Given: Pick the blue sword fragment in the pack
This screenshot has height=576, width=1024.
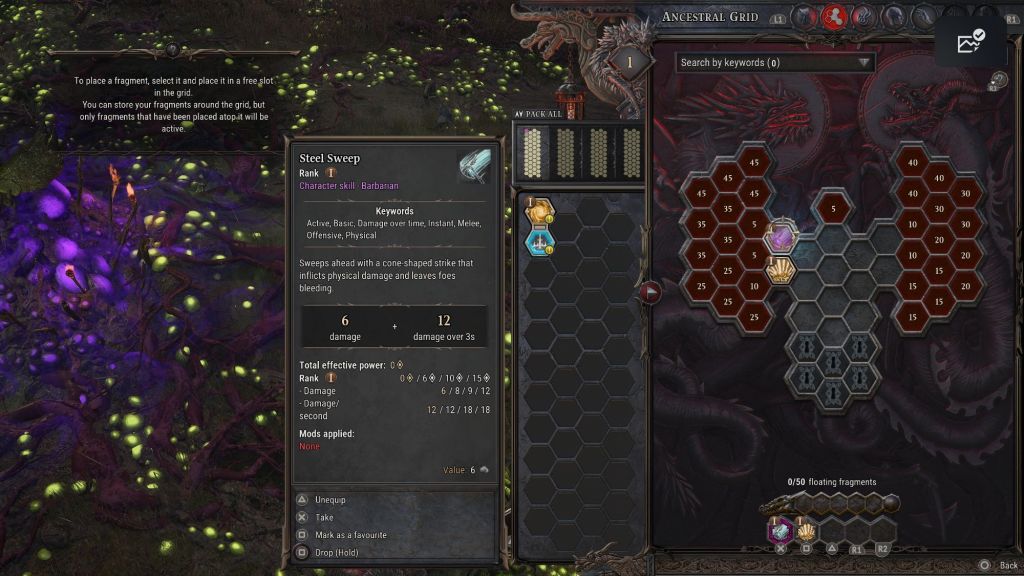Looking at the screenshot, I should pyautogui.click(x=541, y=241).
